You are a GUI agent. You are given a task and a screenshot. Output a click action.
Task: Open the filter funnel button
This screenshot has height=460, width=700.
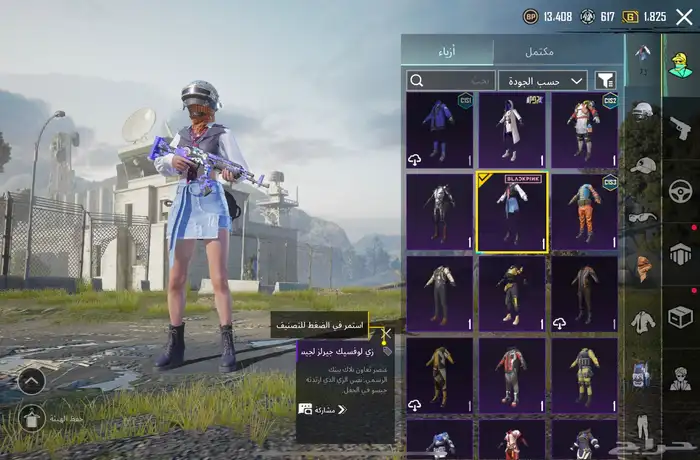tap(605, 80)
